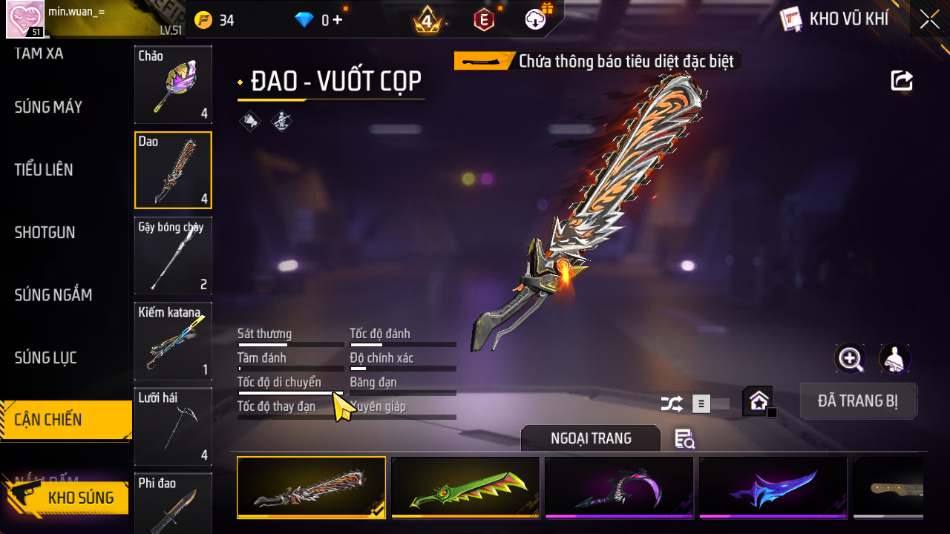Screen dimensions: 950x534
Task: Close the weapon armory screen
Action: [928, 19]
